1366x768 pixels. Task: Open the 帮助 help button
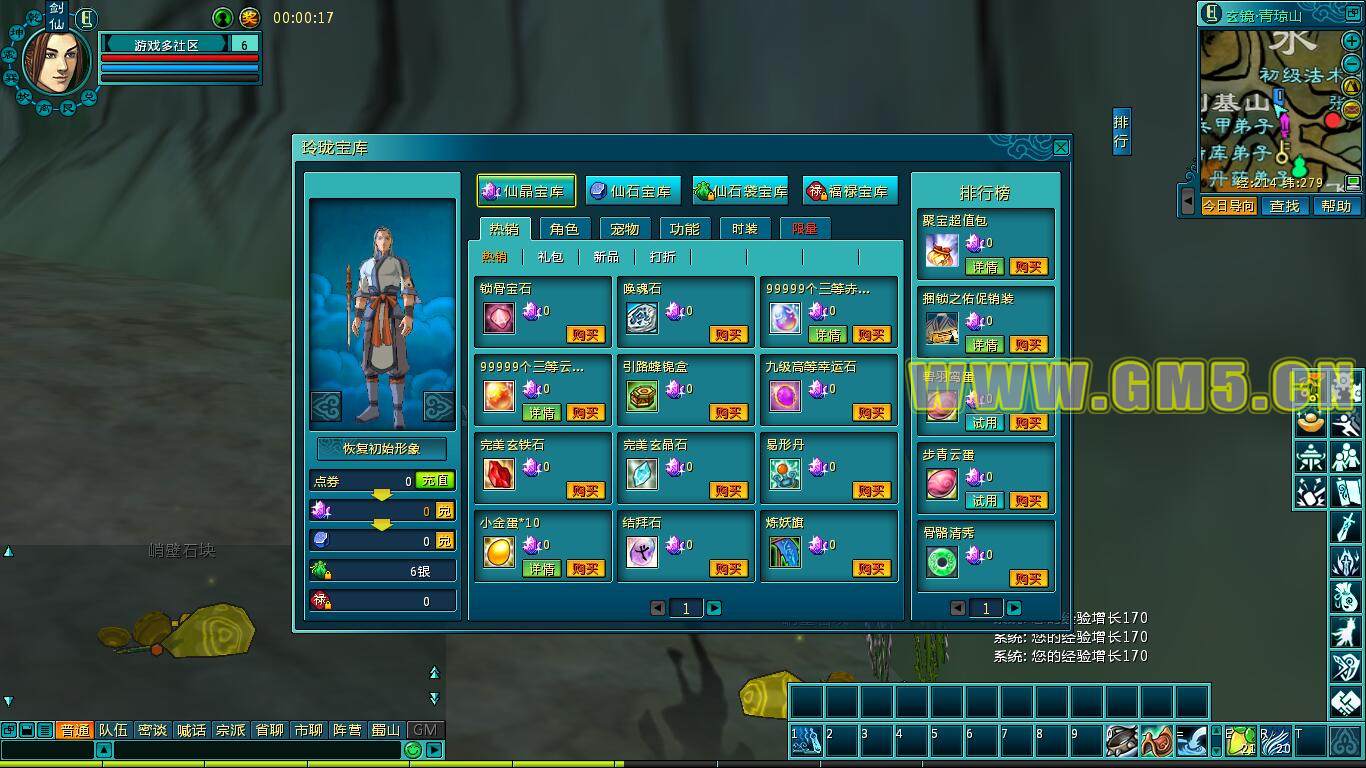tap(1336, 206)
